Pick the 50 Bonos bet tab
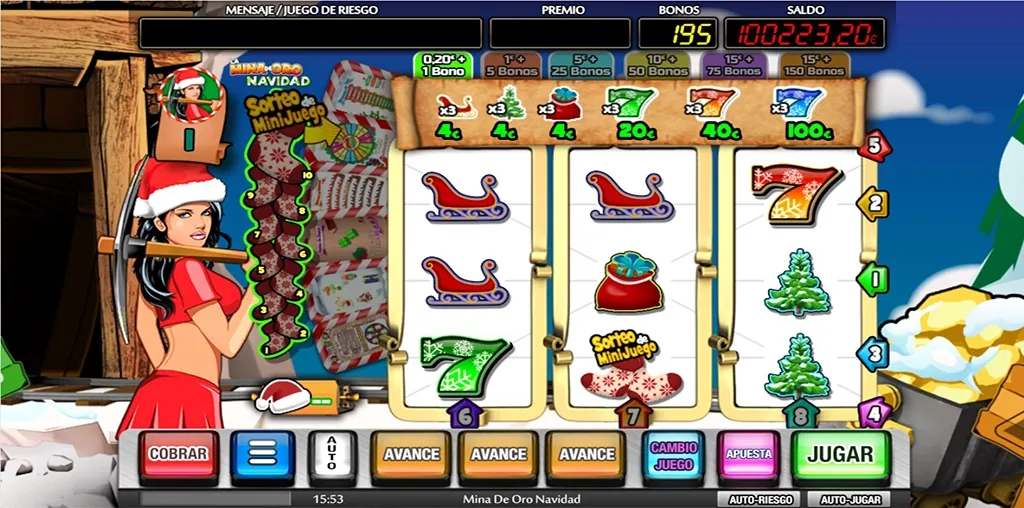 657,65
